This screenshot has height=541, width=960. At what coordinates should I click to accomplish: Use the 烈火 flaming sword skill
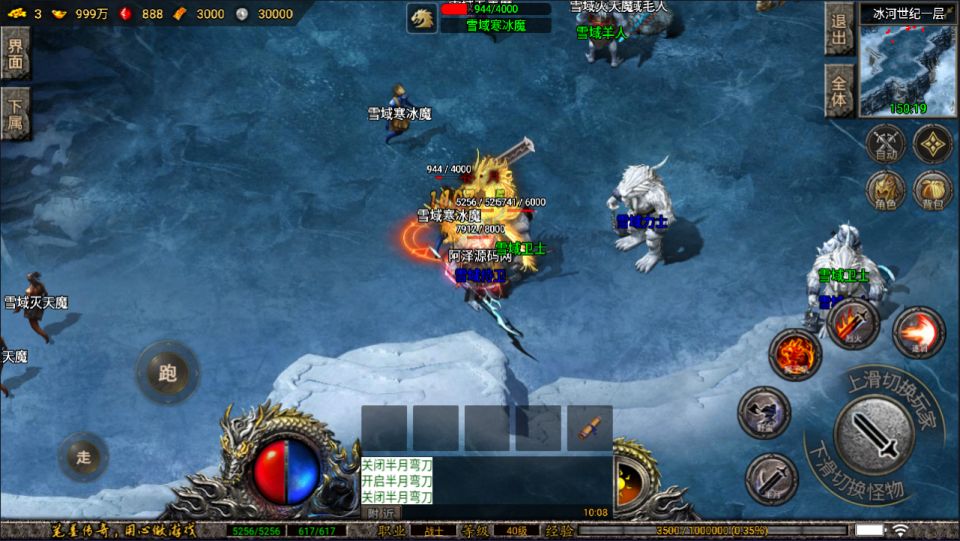[x=853, y=323]
